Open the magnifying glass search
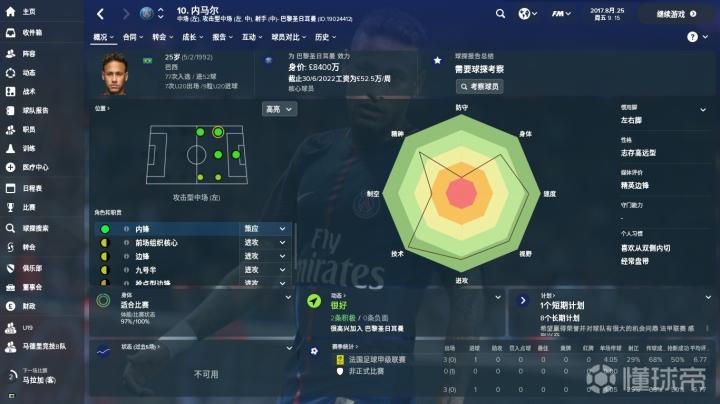Image resolution: width=720 pixels, height=404 pixels. (x=501, y=14)
